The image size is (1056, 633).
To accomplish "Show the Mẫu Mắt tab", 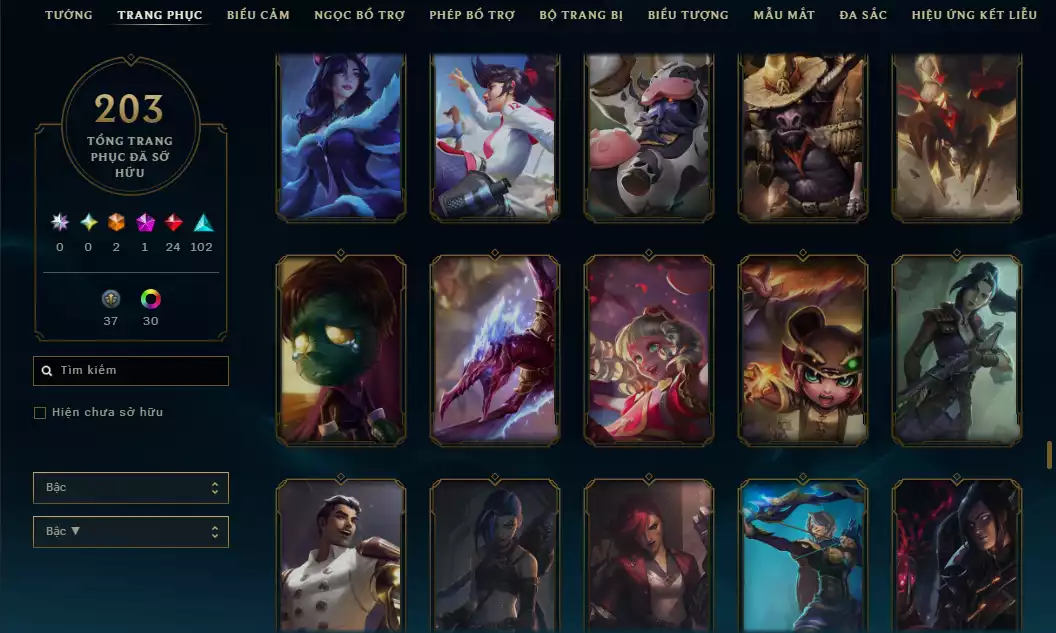I will pos(784,15).
